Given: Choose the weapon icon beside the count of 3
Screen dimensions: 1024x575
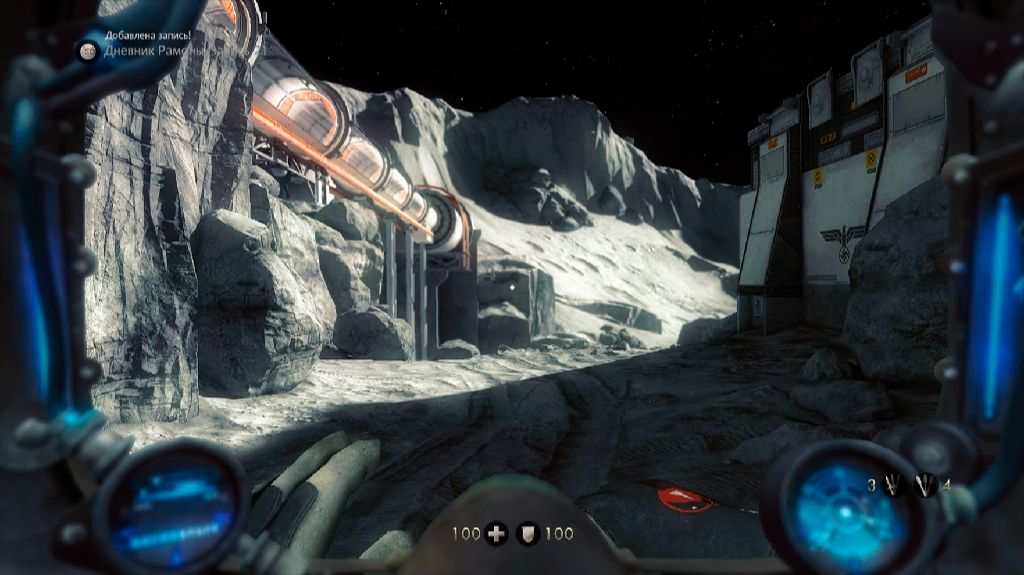Looking at the screenshot, I should click(x=892, y=485).
